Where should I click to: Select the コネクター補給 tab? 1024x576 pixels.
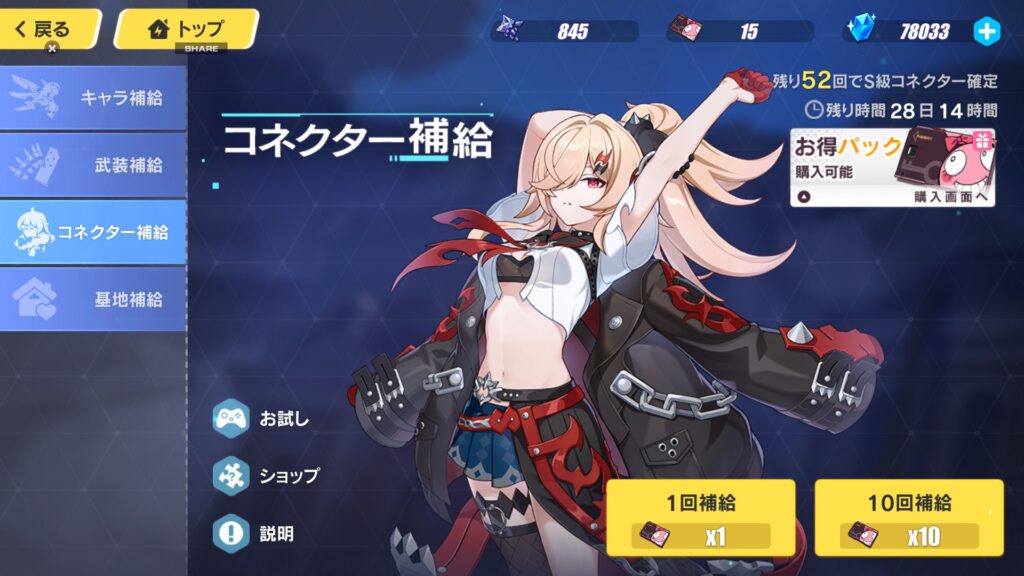coord(93,232)
